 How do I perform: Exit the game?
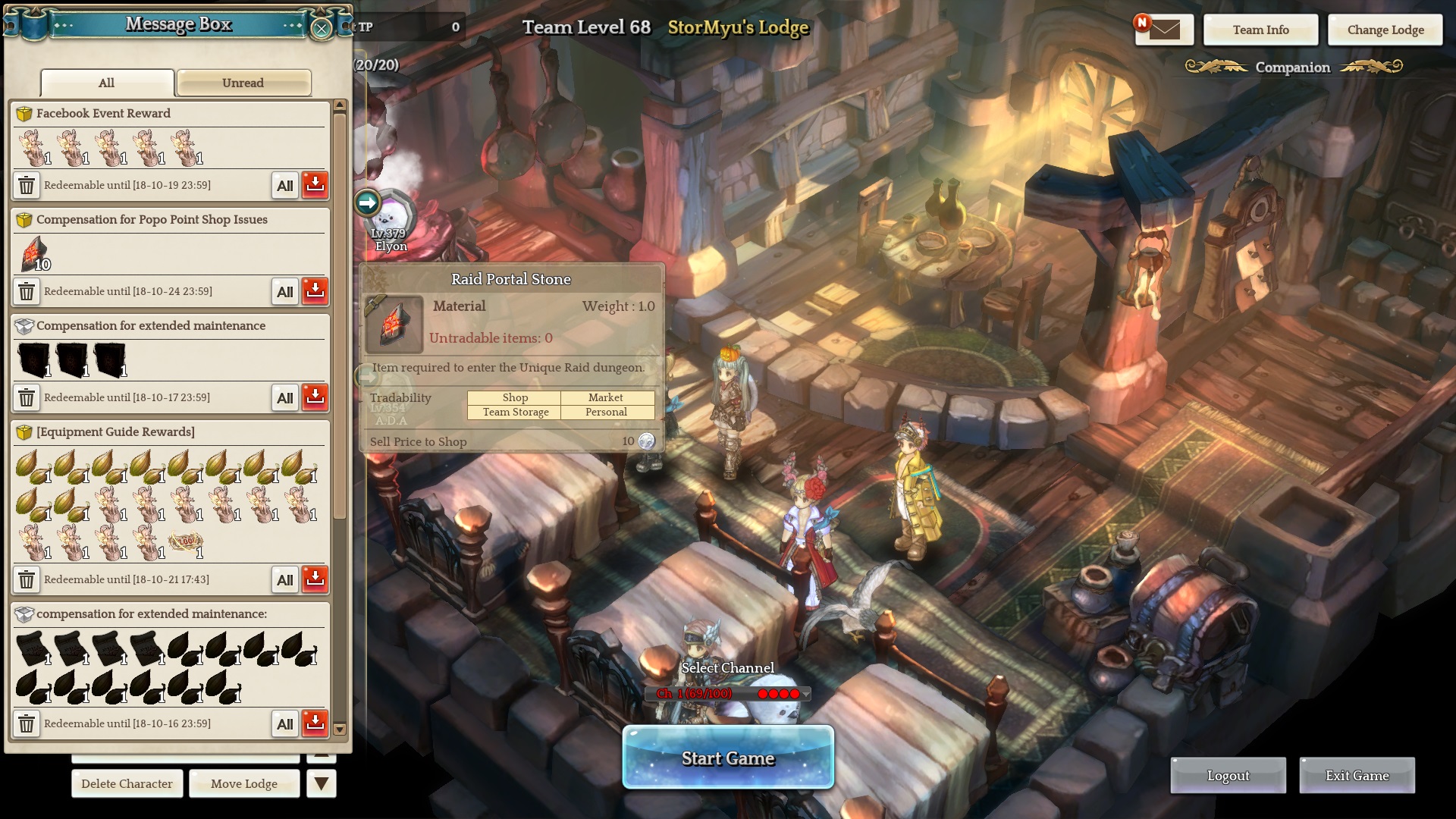(x=1357, y=775)
